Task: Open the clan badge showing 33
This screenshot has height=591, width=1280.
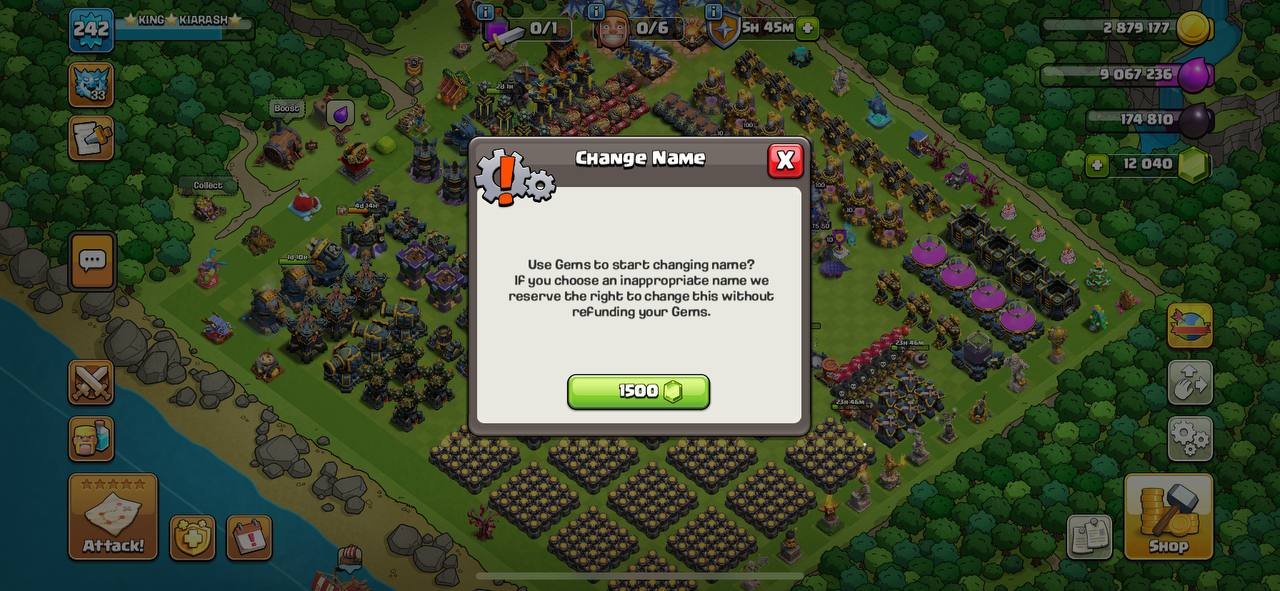Action: click(90, 84)
